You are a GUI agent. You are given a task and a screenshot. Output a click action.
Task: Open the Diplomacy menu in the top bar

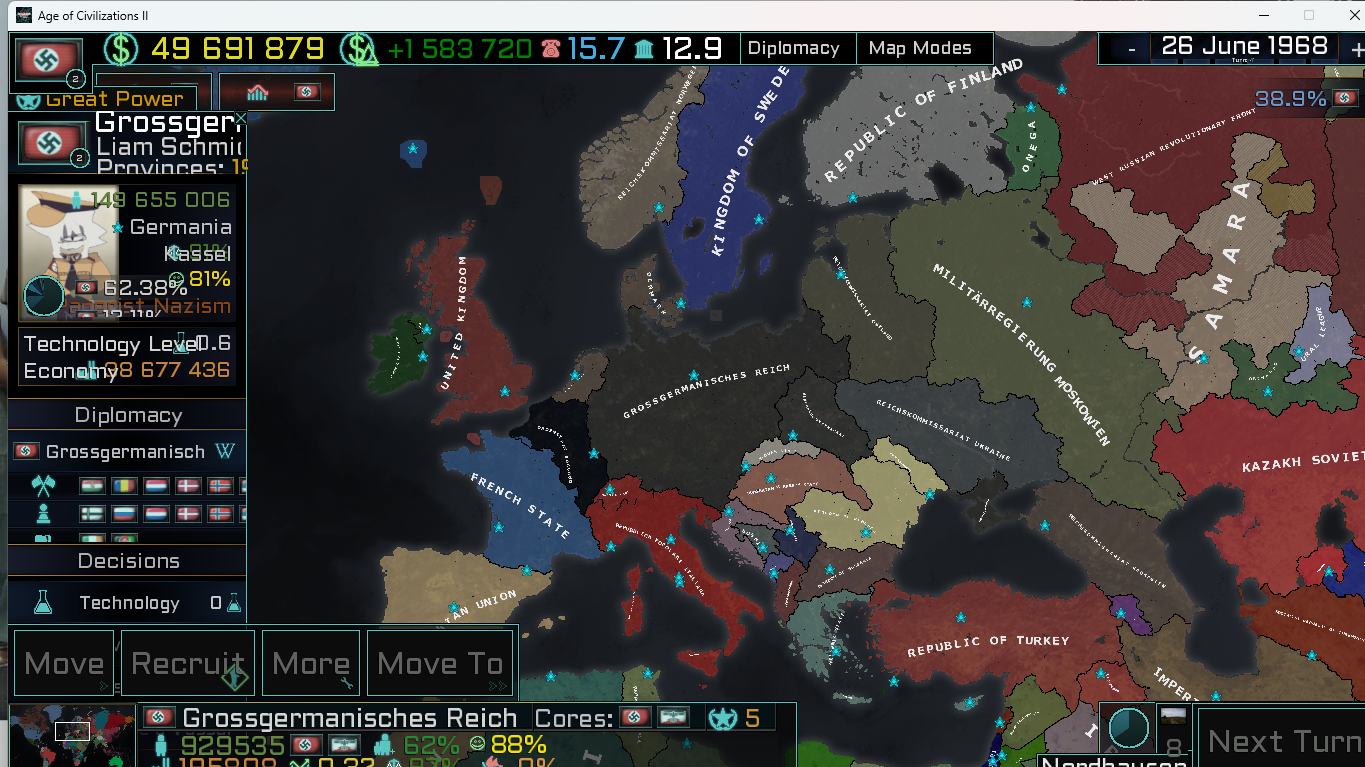[x=793, y=48]
